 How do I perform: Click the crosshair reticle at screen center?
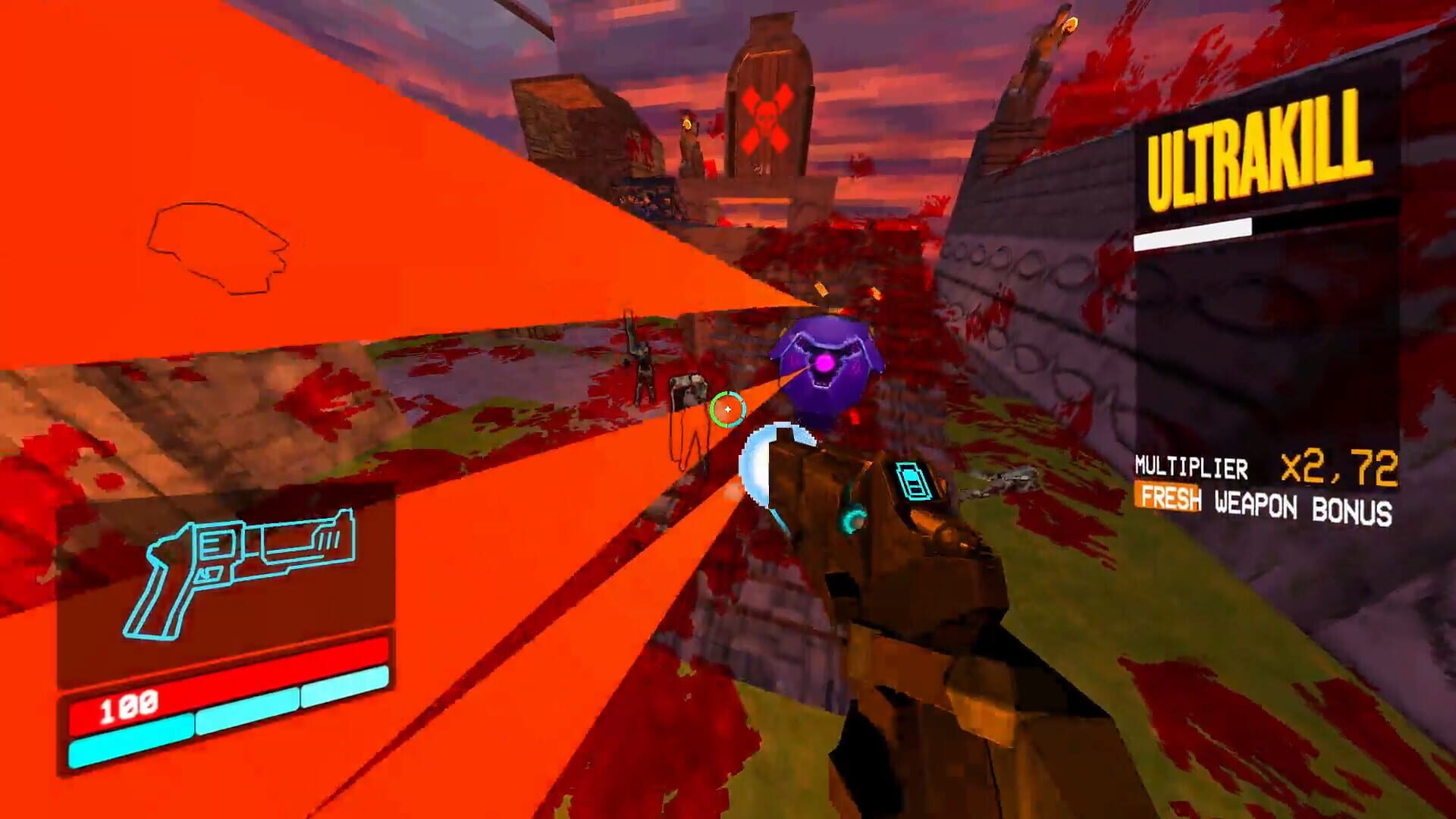tap(729, 409)
